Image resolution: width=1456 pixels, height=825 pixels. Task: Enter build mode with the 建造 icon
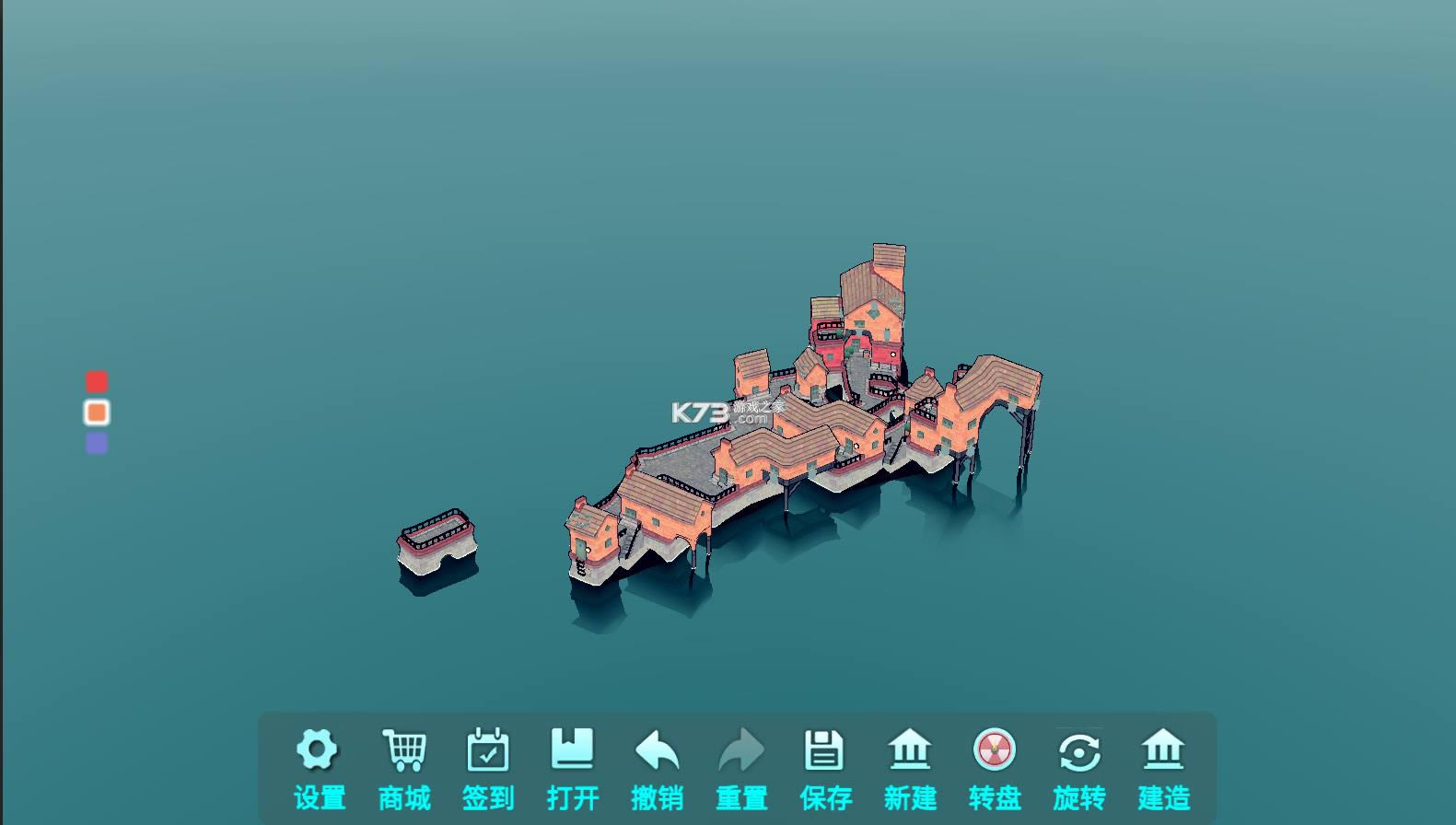pyautogui.click(x=1164, y=749)
